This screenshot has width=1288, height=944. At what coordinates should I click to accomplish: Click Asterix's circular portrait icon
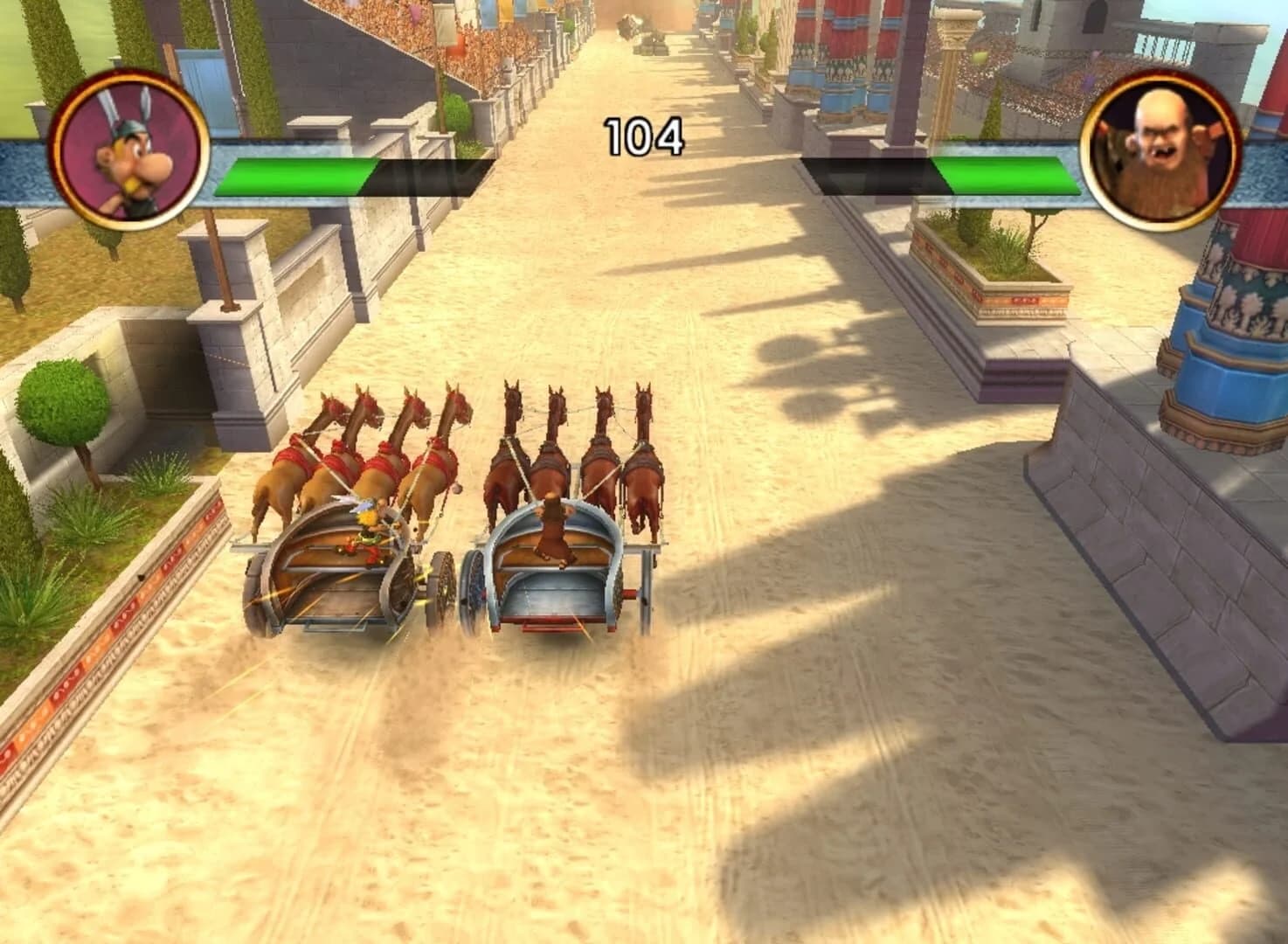point(129,144)
